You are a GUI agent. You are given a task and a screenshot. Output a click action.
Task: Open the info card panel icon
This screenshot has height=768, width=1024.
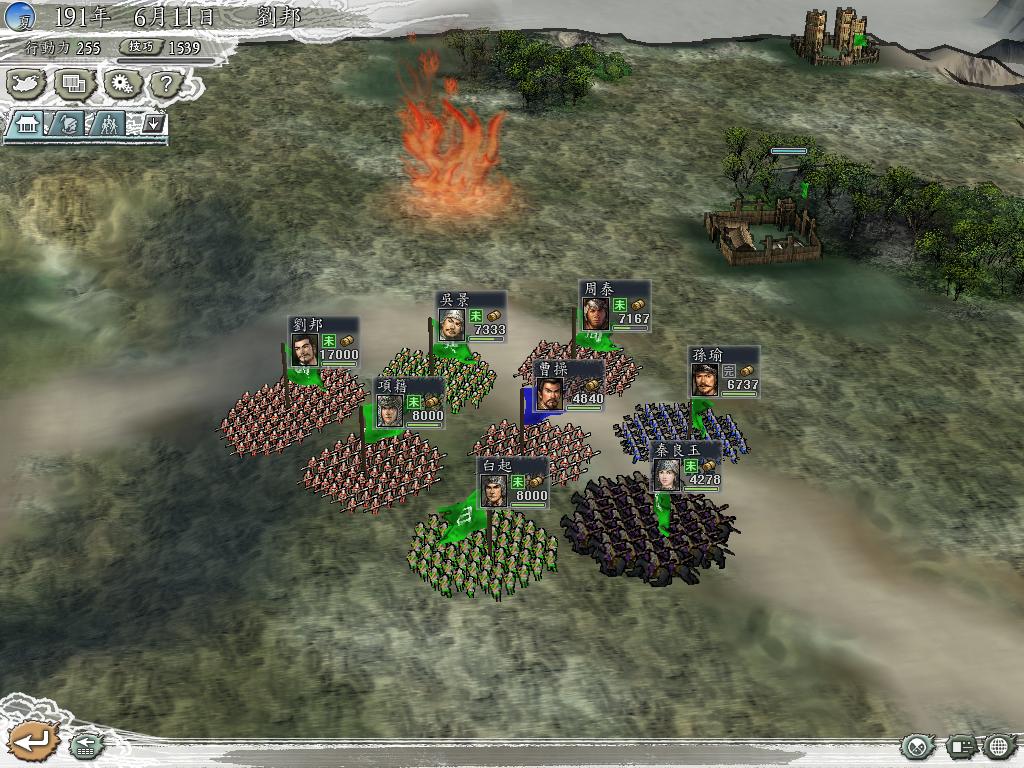pyautogui.click(x=961, y=746)
